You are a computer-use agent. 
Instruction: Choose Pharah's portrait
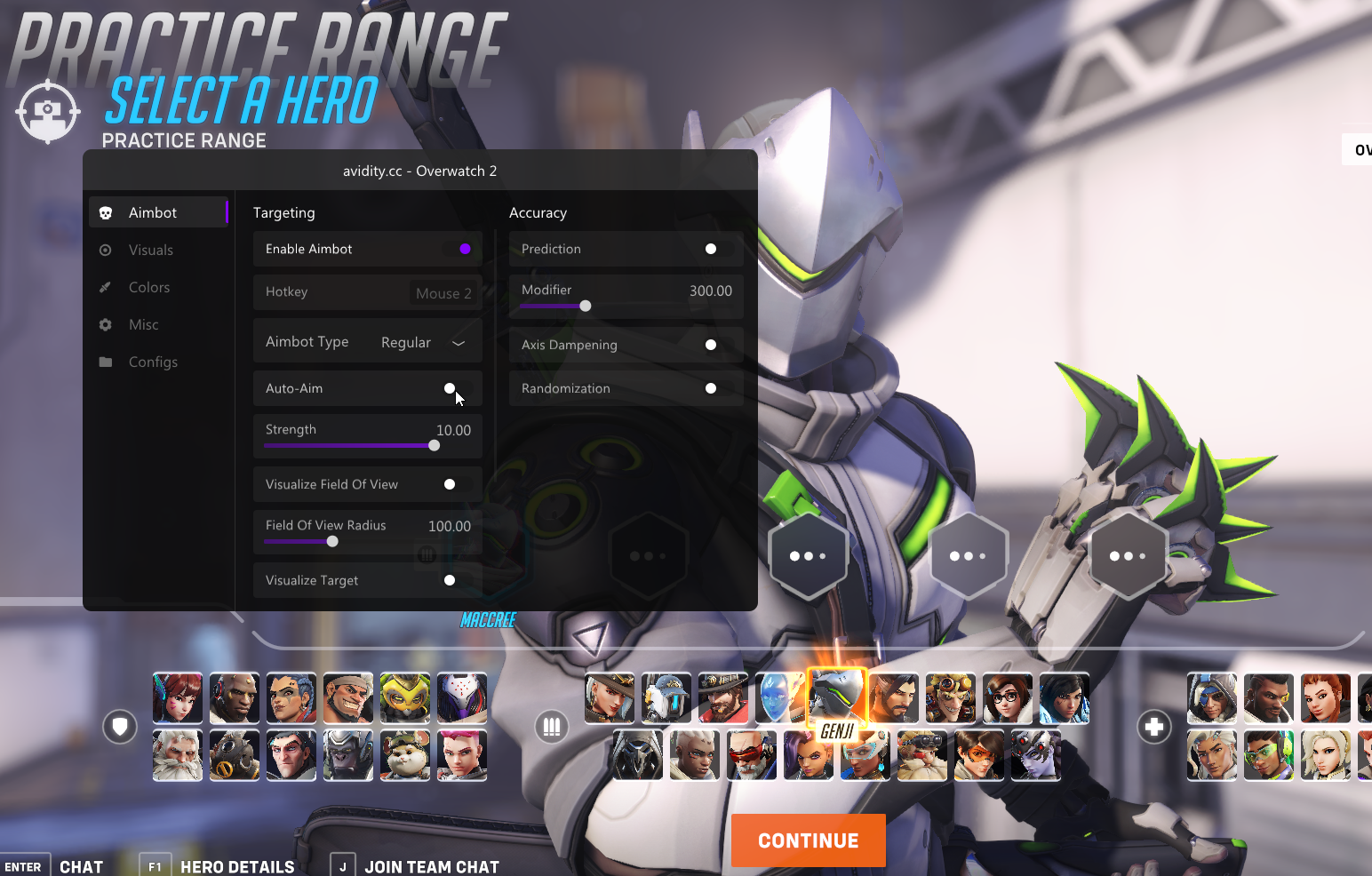(x=1065, y=697)
